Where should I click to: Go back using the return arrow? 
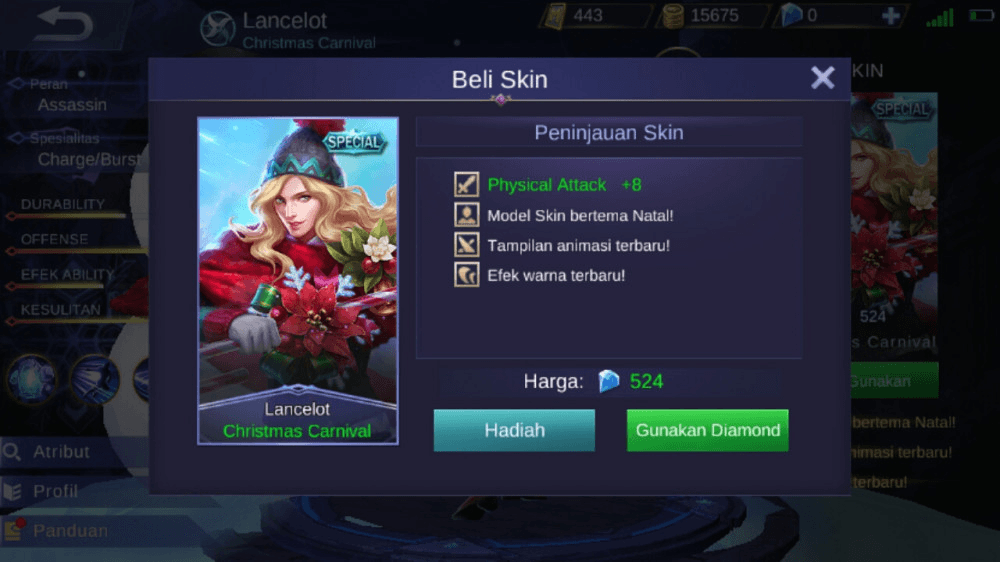62,25
